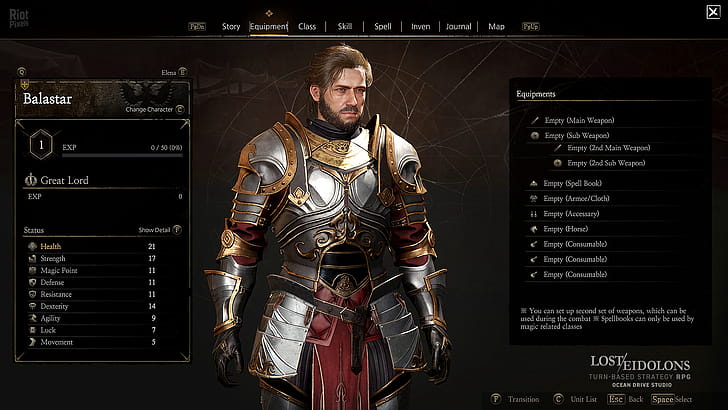
Task: Open the Class tab
Action: (x=307, y=26)
